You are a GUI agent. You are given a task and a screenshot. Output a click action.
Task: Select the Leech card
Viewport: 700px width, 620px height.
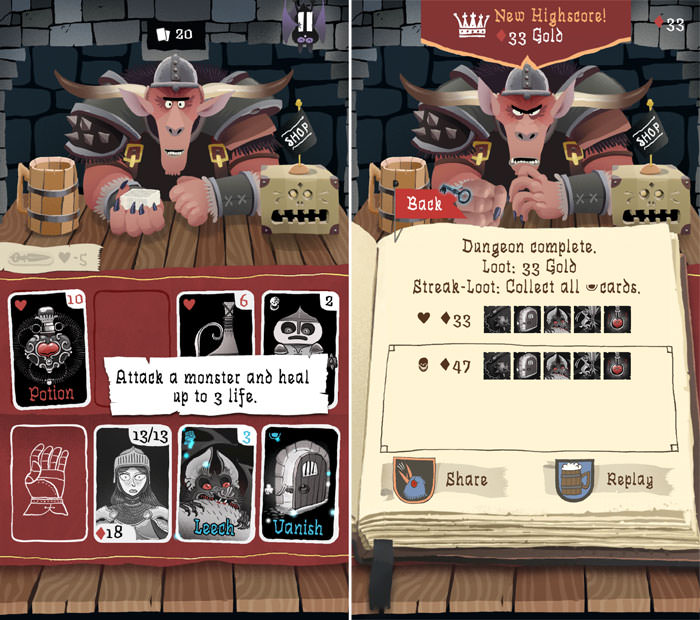(217, 483)
